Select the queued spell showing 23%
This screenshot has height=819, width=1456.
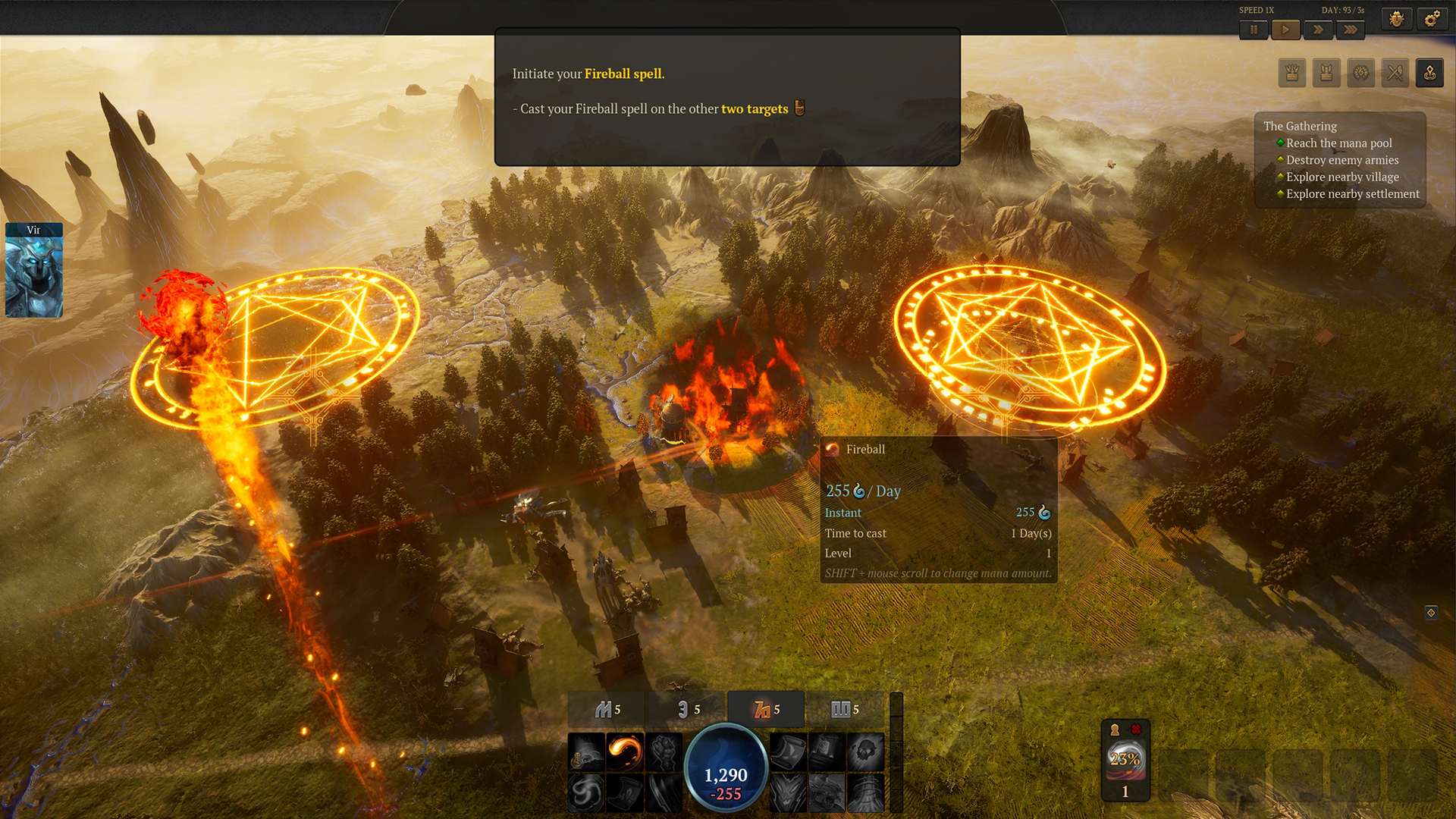pyautogui.click(x=1125, y=760)
